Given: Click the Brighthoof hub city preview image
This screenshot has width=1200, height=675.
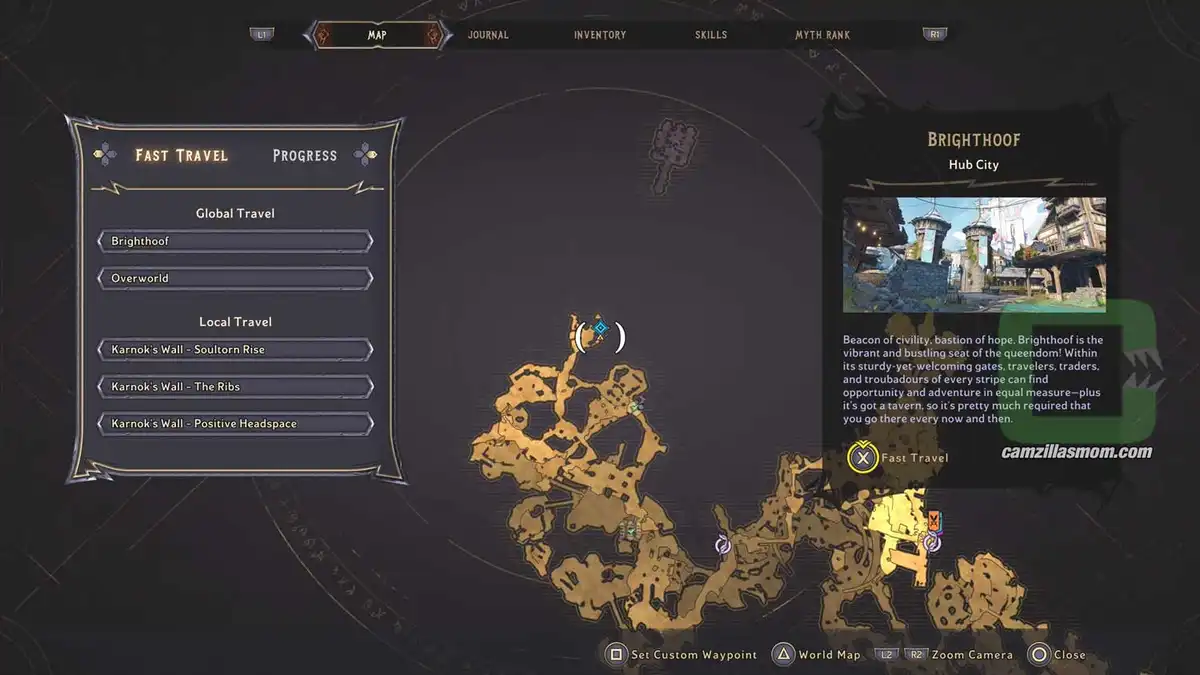Looking at the screenshot, I should 974,255.
